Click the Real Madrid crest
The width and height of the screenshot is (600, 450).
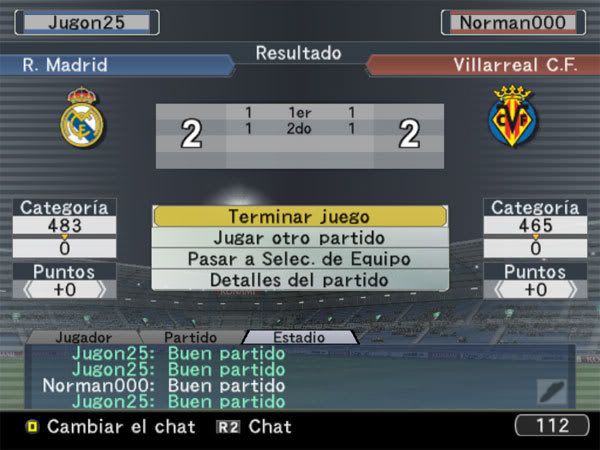click(x=81, y=119)
